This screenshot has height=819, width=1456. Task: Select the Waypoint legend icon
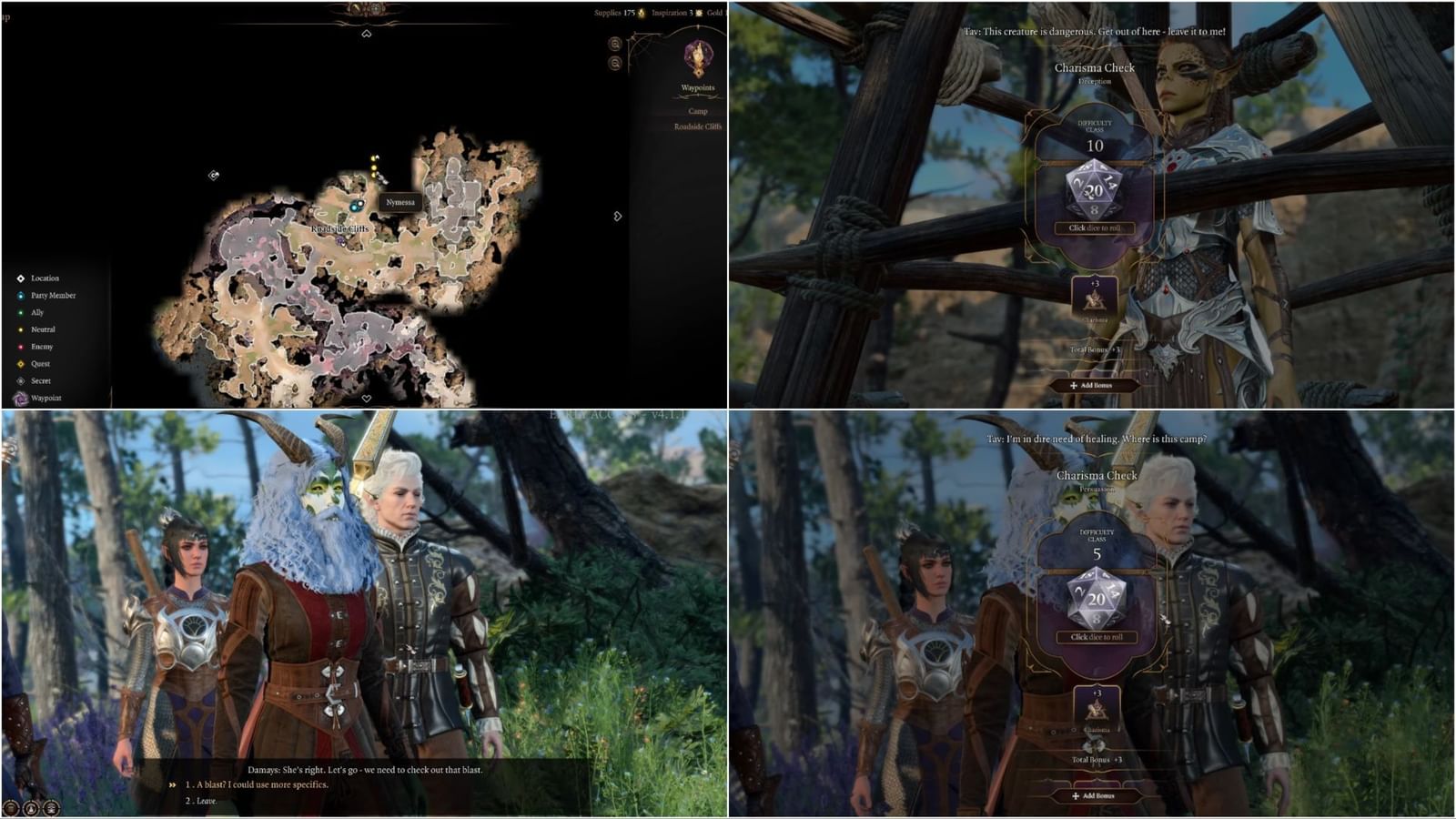tap(20, 398)
